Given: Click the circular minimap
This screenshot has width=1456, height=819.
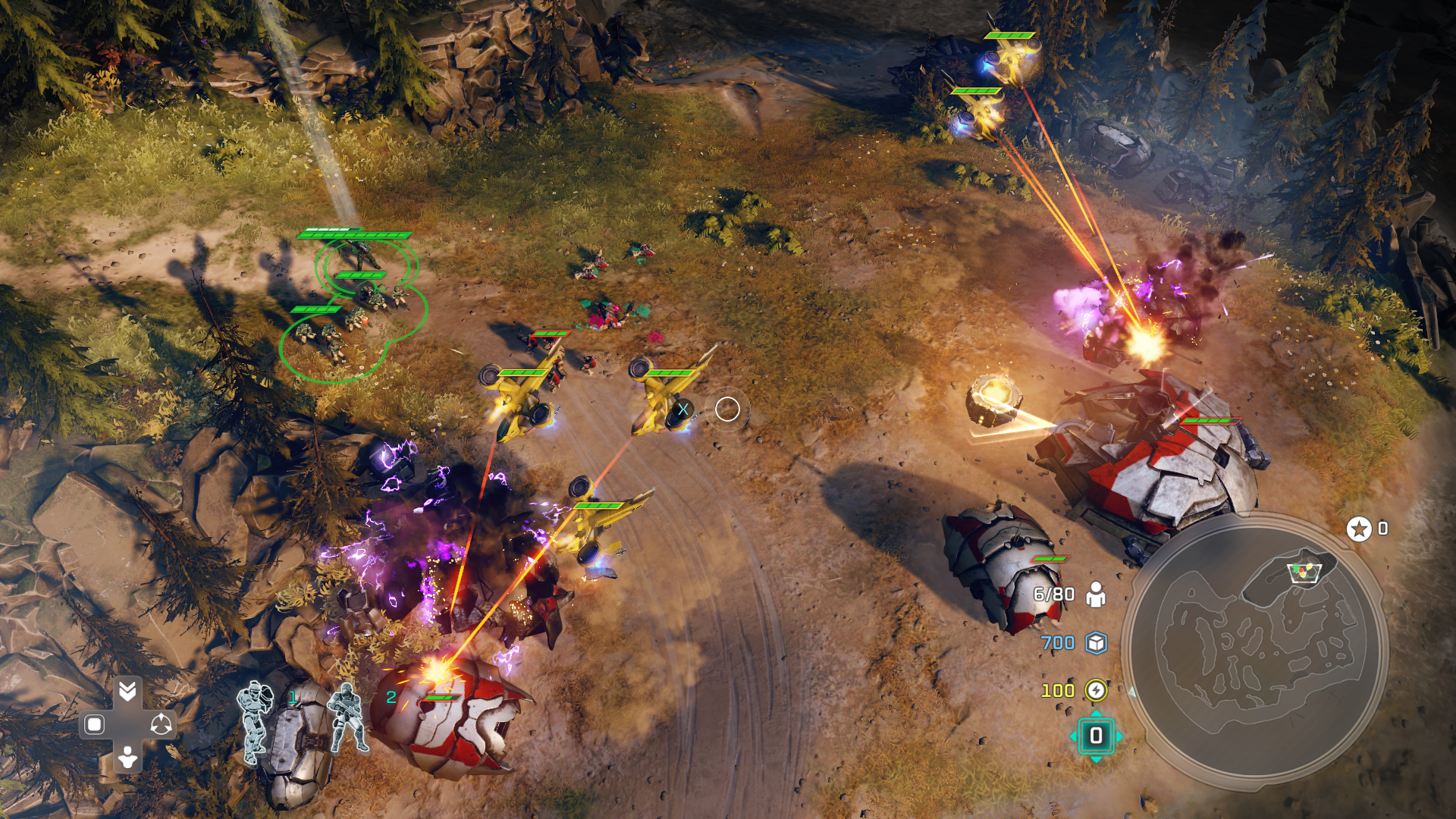Looking at the screenshot, I should pyautogui.click(x=1255, y=648).
